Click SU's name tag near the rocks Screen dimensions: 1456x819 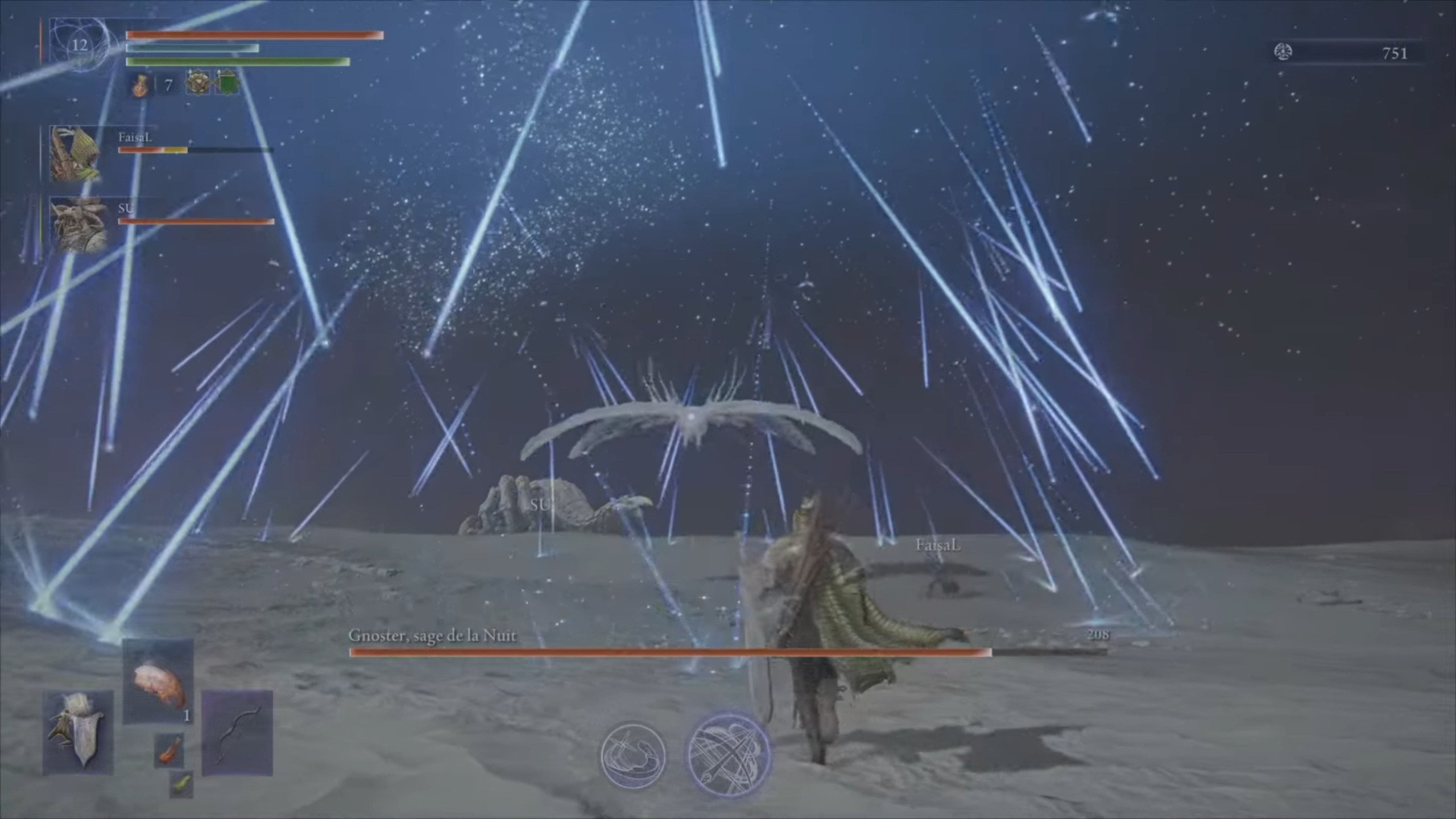540,504
